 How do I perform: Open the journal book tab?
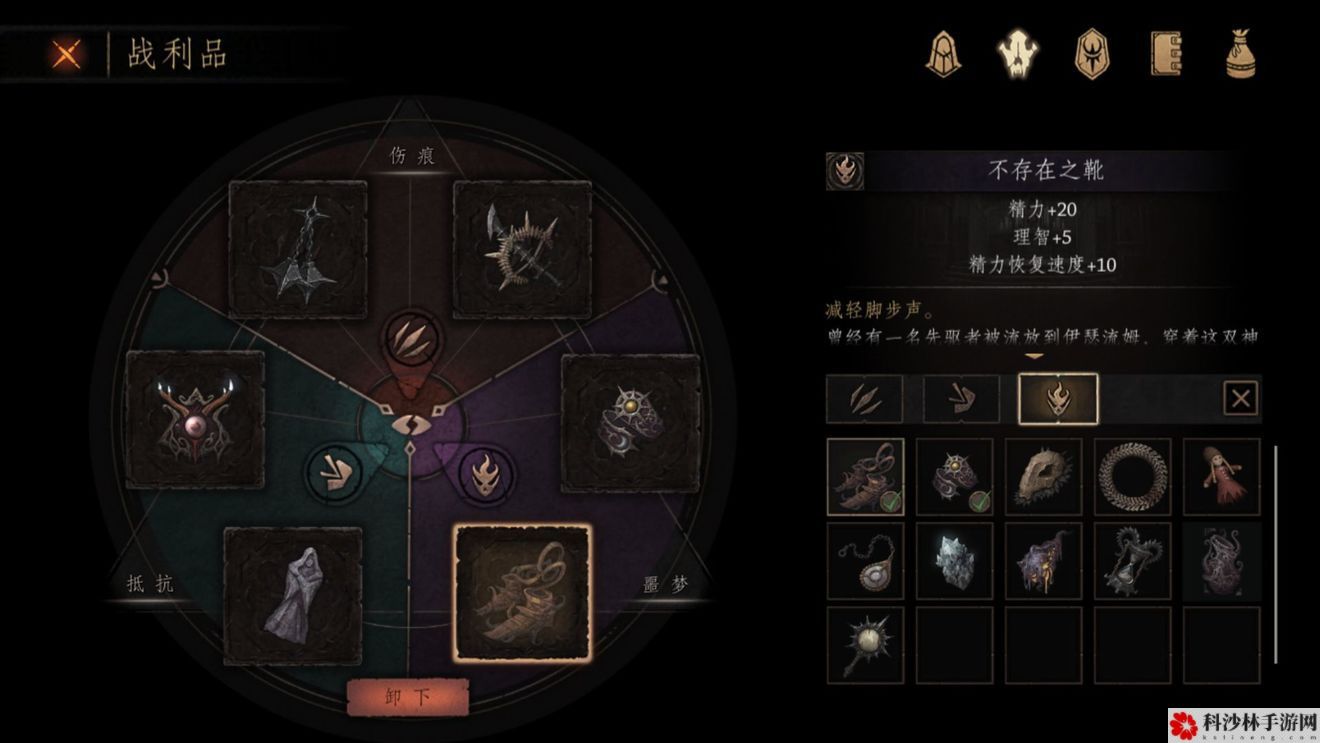pyautogui.click(x=1166, y=53)
